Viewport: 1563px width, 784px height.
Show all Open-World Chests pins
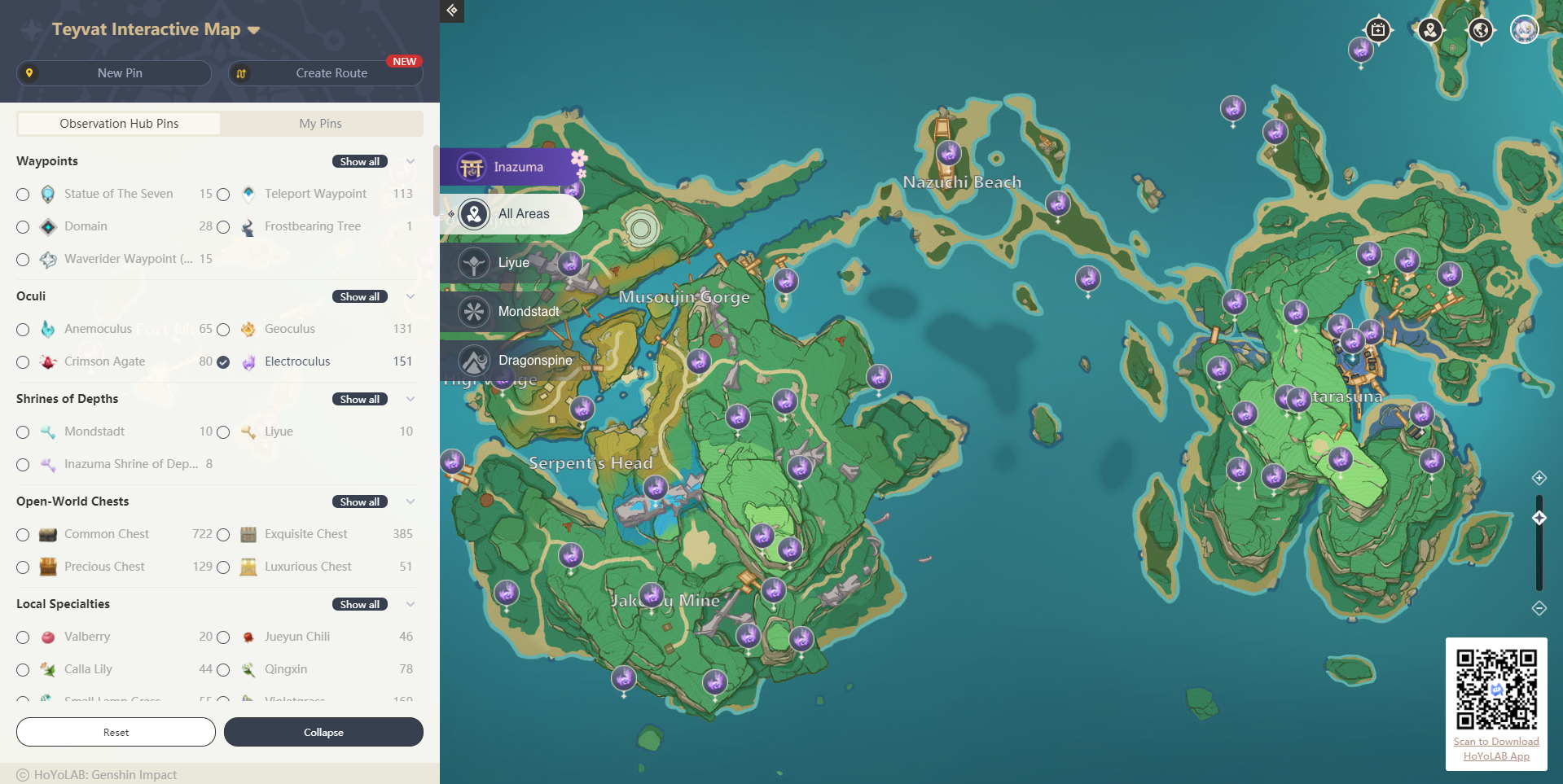pos(359,501)
